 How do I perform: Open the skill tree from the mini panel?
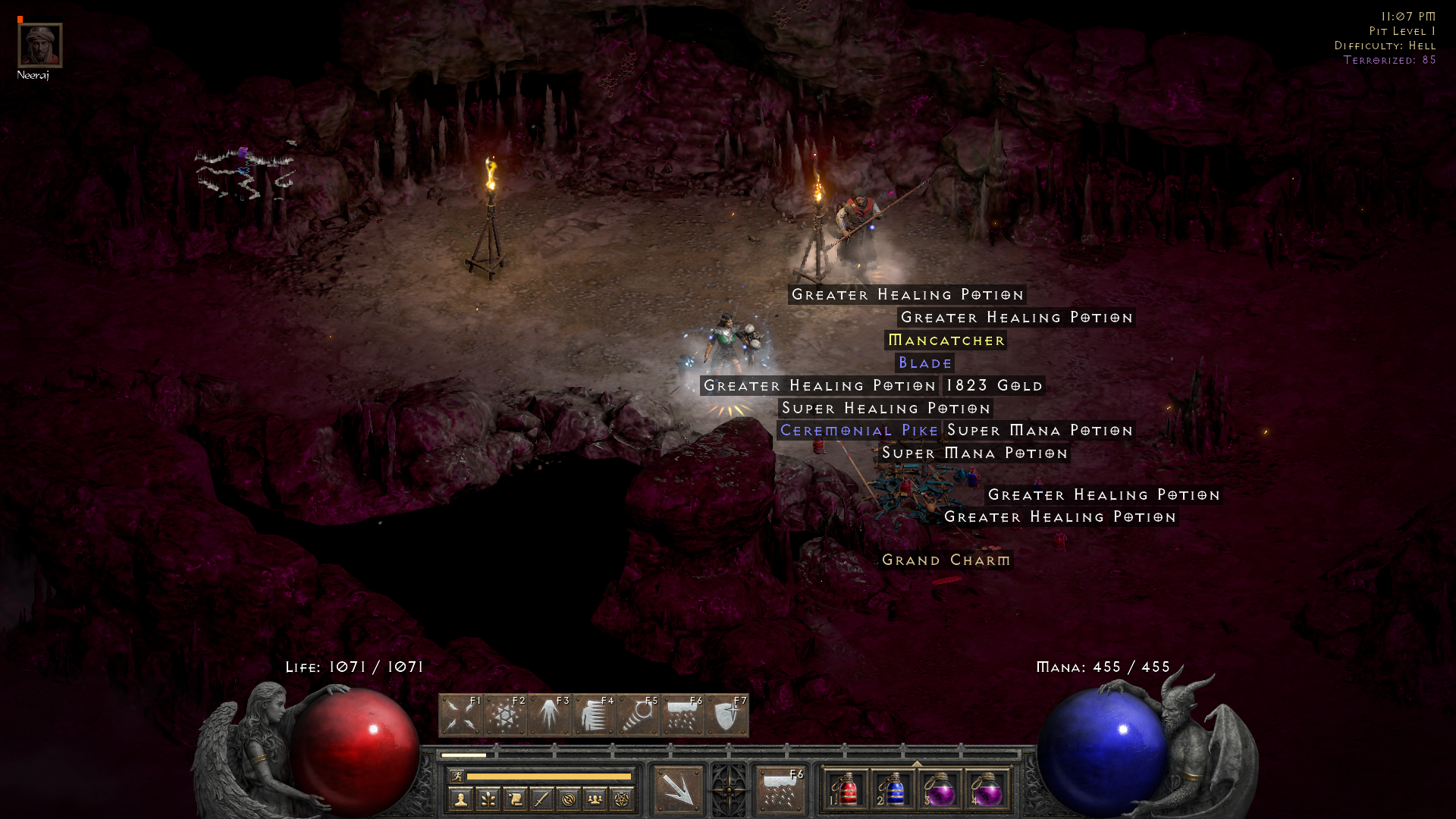488,799
